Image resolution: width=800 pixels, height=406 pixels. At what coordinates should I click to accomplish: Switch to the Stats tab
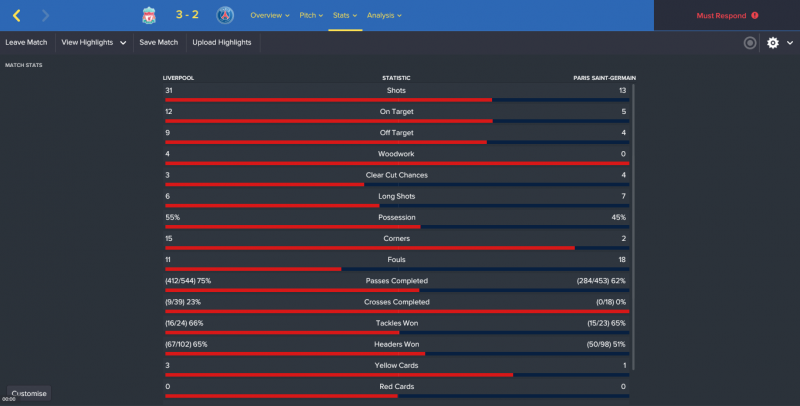[345, 15]
